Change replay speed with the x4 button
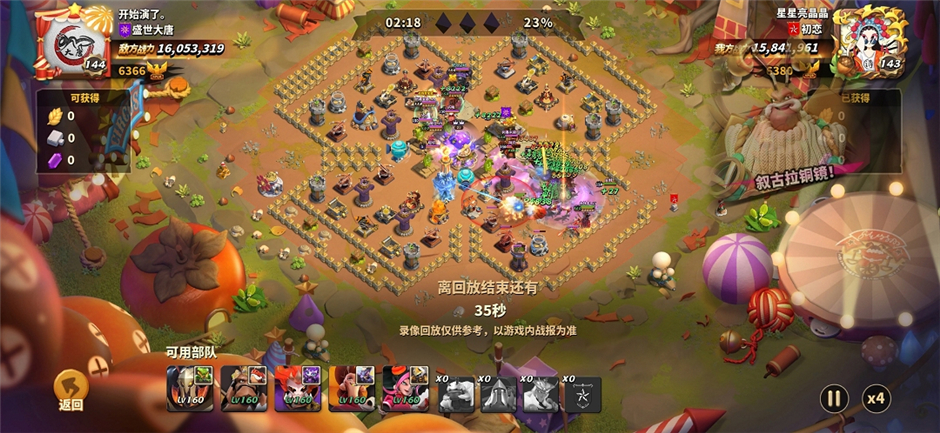Image resolution: width=940 pixels, height=433 pixels. (x=876, y=398)
